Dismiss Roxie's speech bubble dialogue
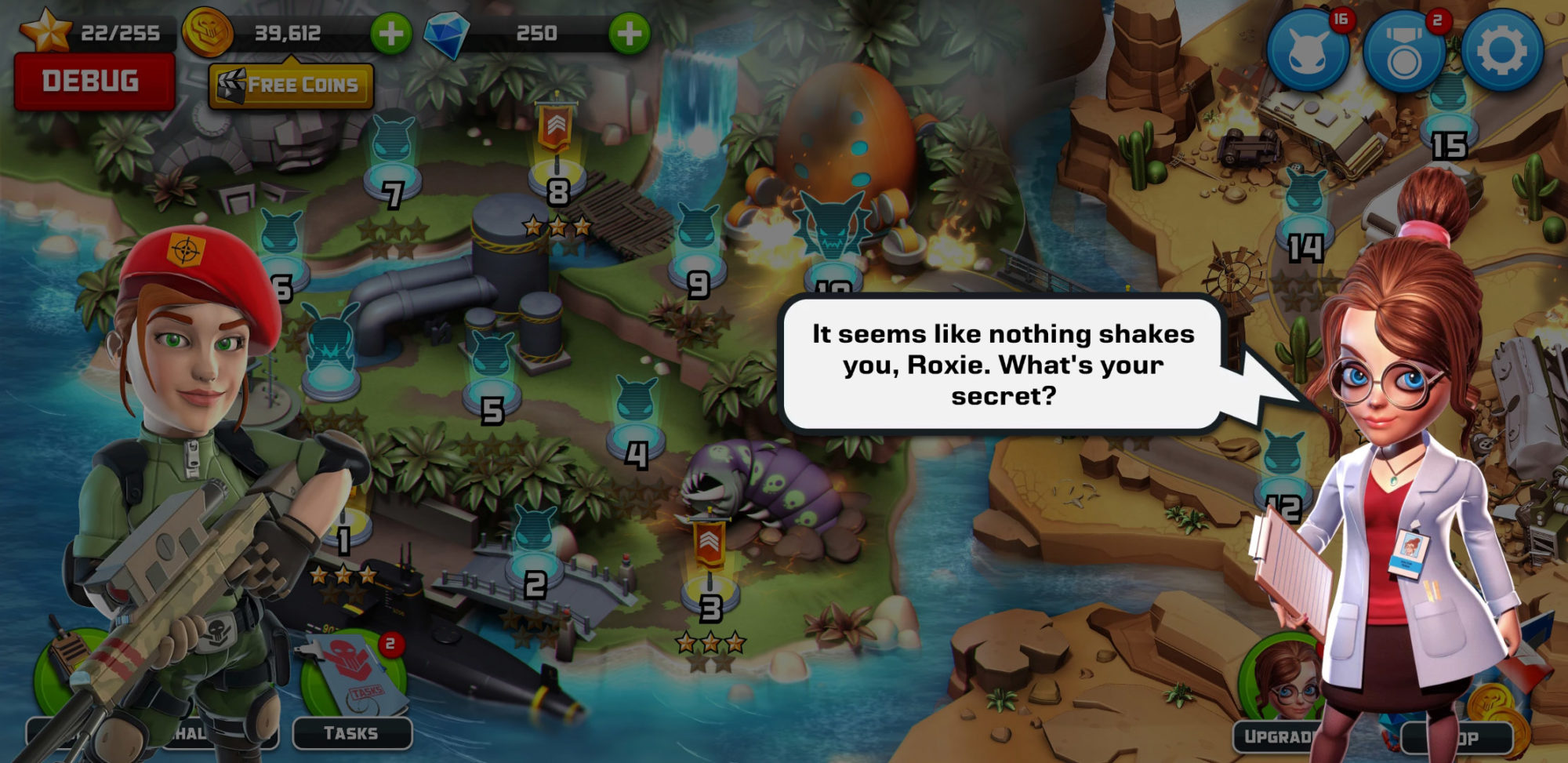This screenshot has width=1568, height=763. pyautogui.click(x=998, y=363)
